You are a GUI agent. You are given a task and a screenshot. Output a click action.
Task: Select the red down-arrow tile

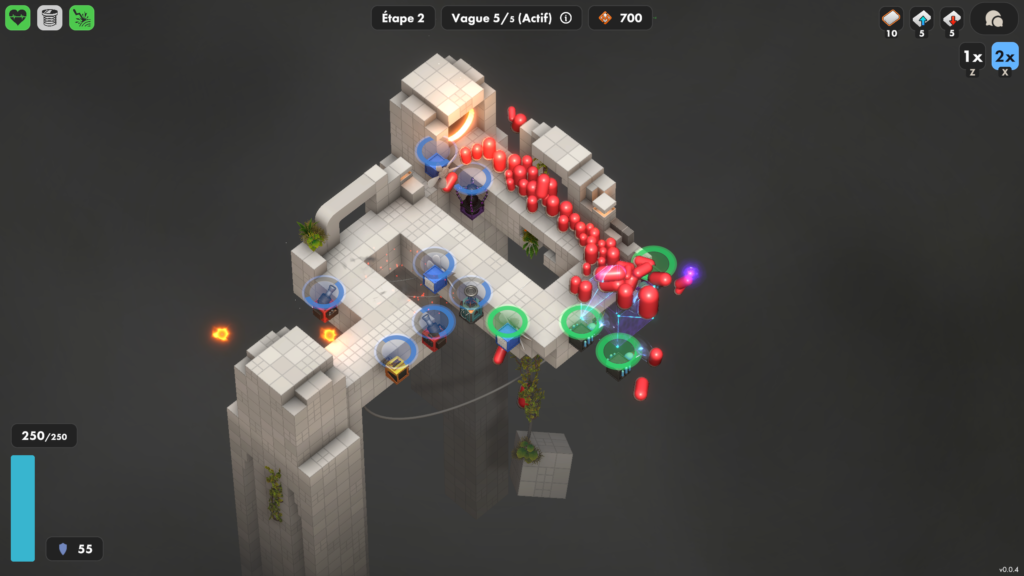pos(952,18)
